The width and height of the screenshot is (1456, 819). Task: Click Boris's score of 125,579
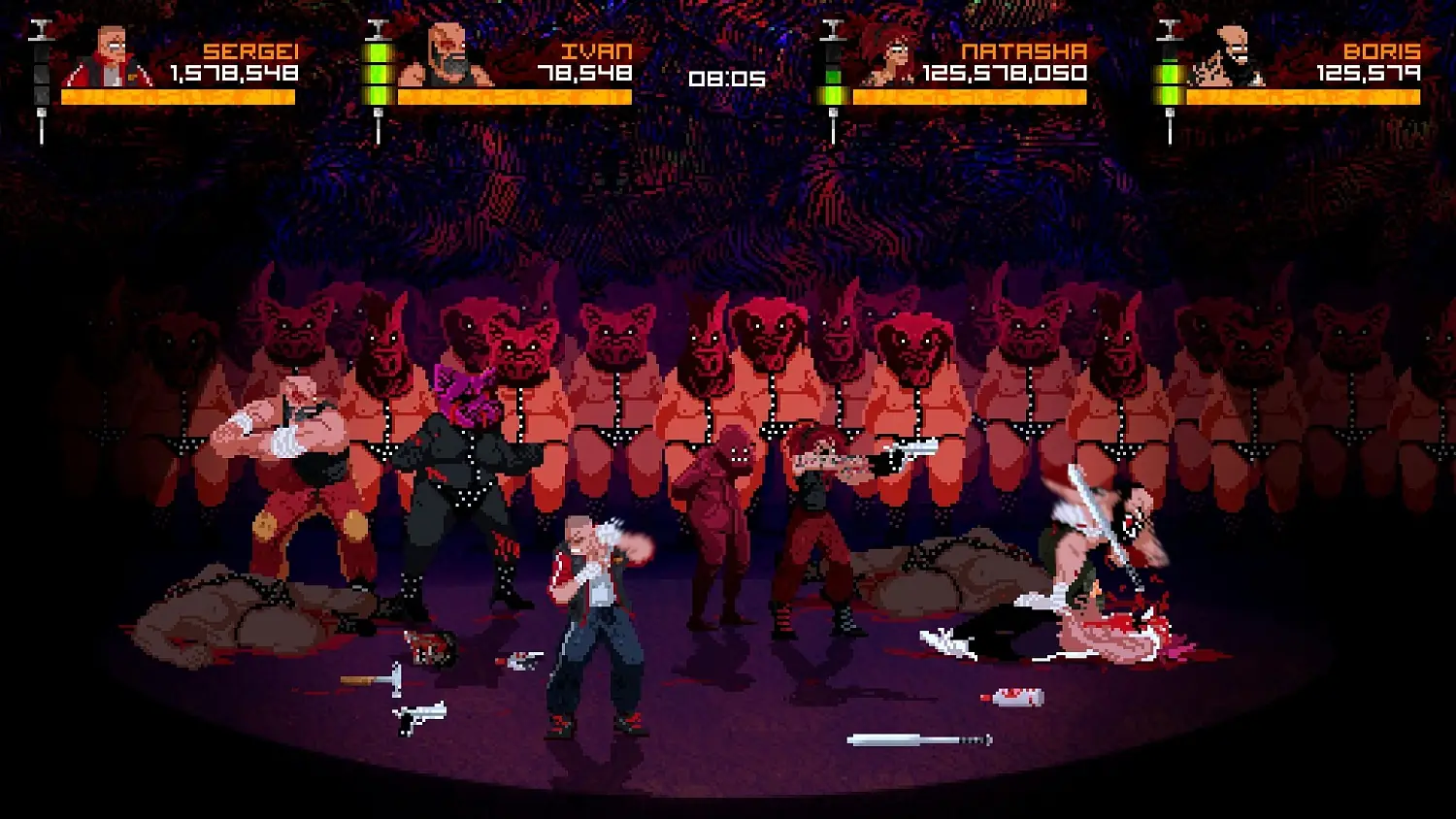pyautogui.click(x=1369, y=72)
